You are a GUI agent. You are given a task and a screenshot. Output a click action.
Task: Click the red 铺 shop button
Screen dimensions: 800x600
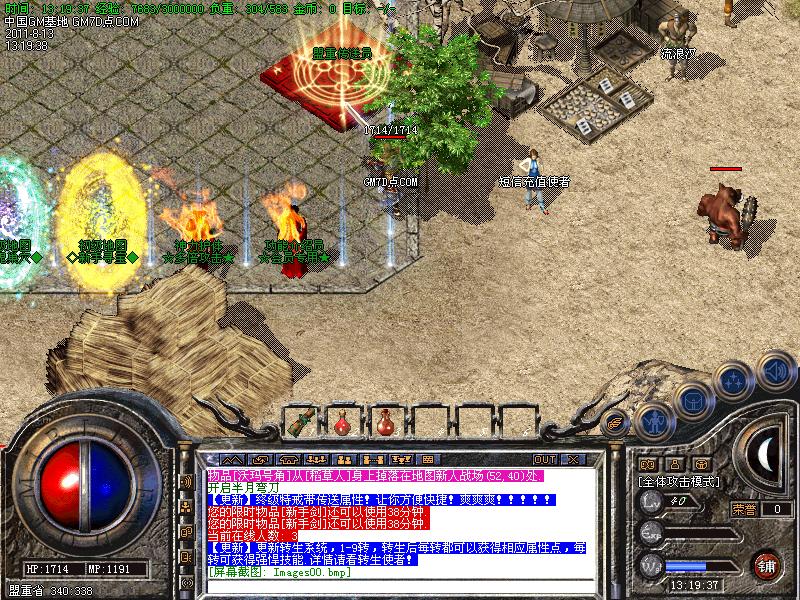(767, 564)
